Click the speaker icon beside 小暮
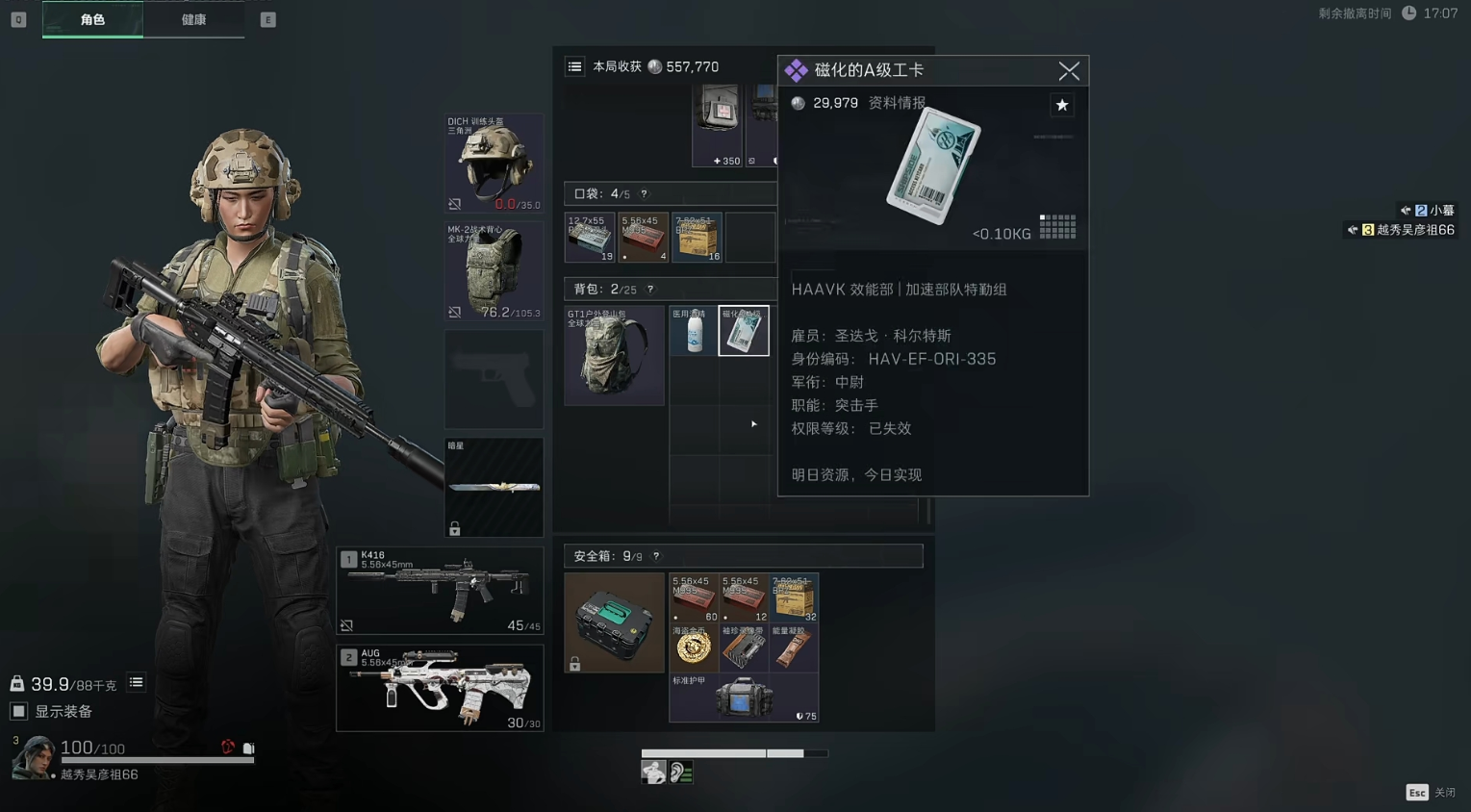 pos(1405,210)
